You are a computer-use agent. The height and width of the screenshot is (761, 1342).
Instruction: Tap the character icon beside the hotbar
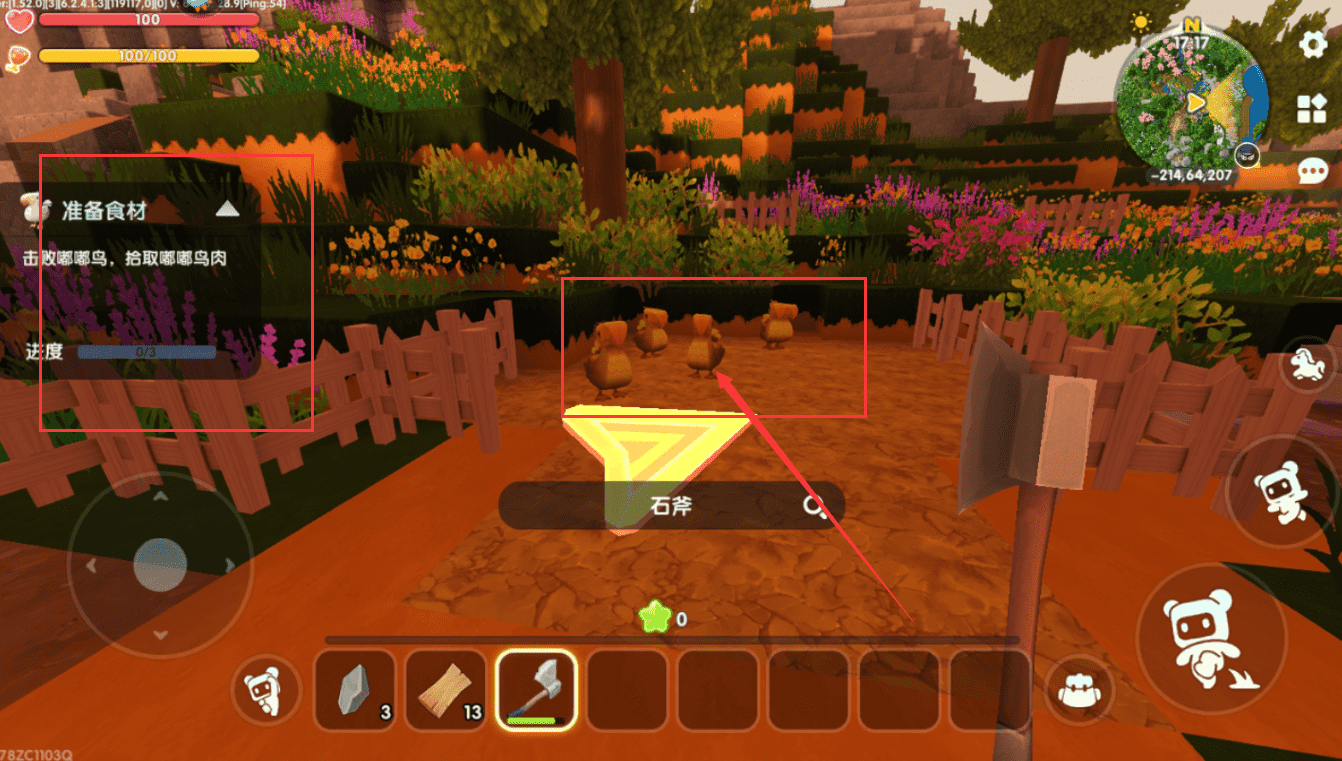coord(265,691)
